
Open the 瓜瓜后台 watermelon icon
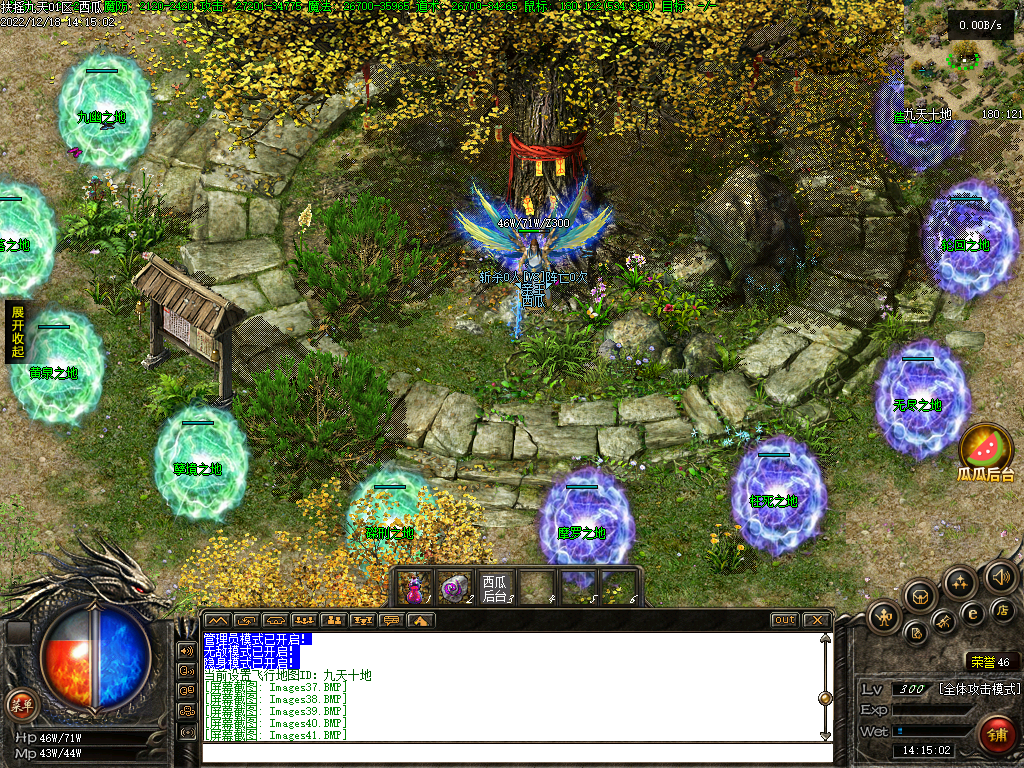click(986, 448)
